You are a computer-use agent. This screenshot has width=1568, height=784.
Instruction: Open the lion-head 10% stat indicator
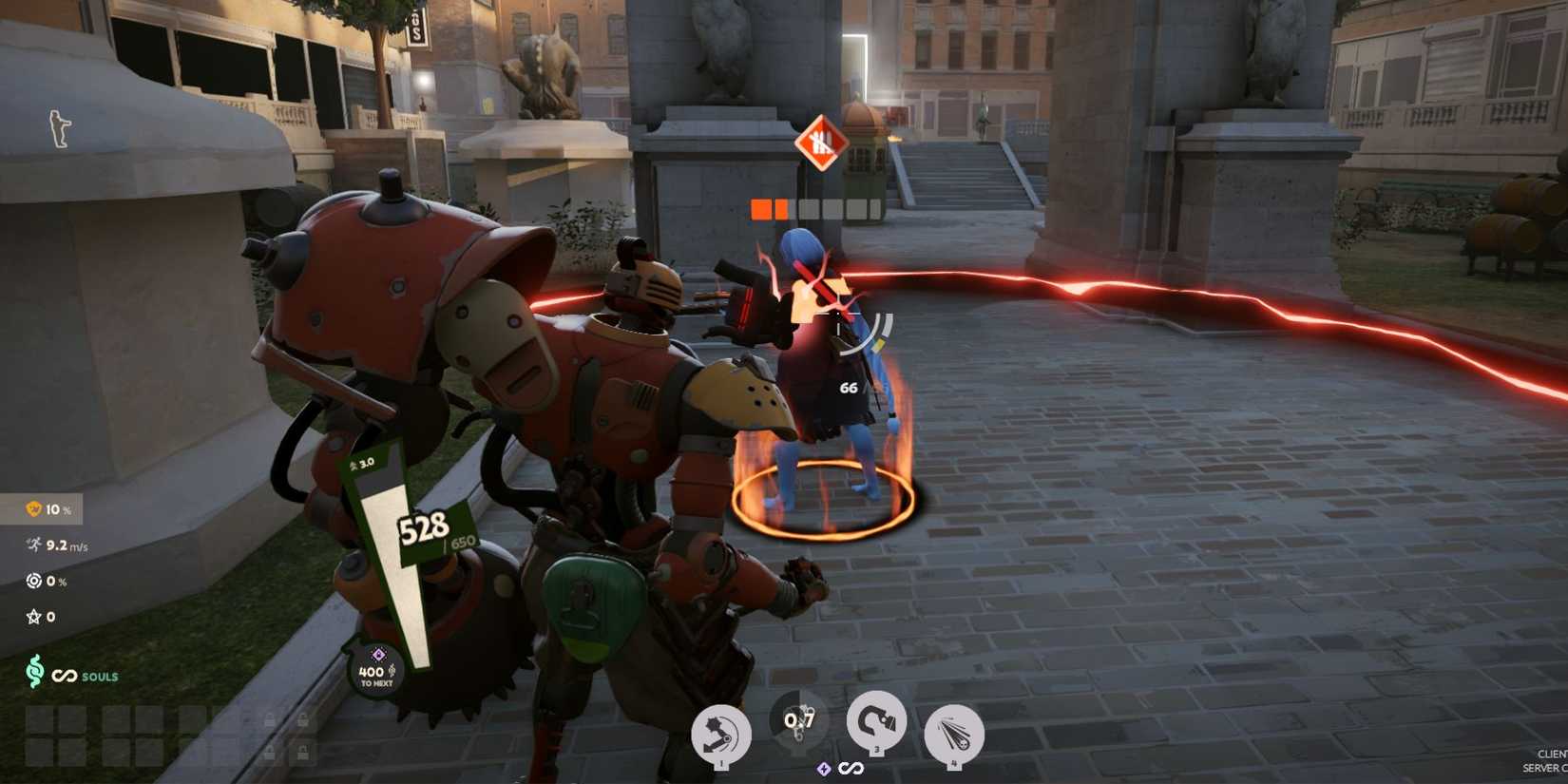click(x=30, y=509)
